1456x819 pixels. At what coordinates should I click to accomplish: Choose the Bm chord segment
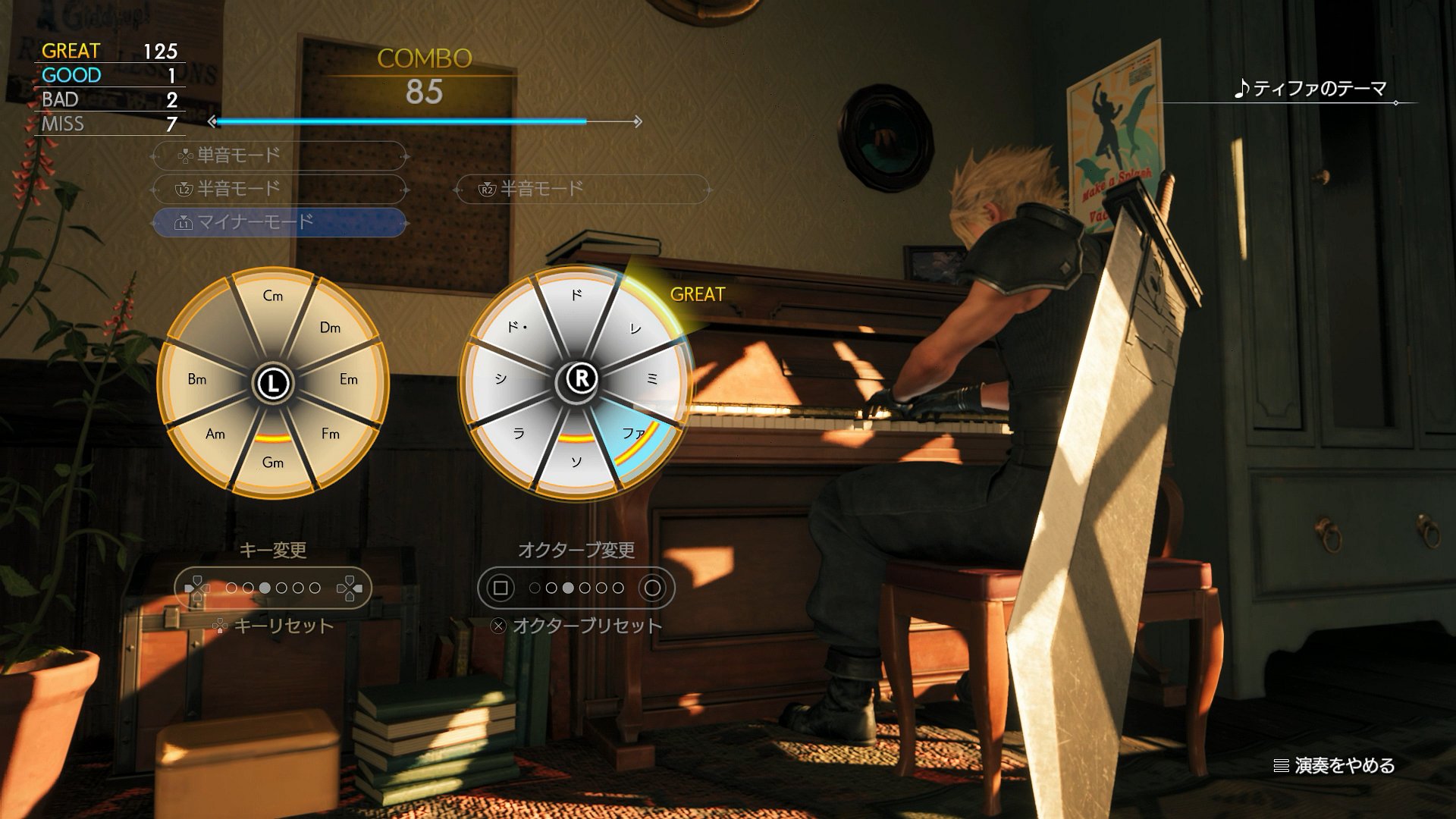click(197, 379)
